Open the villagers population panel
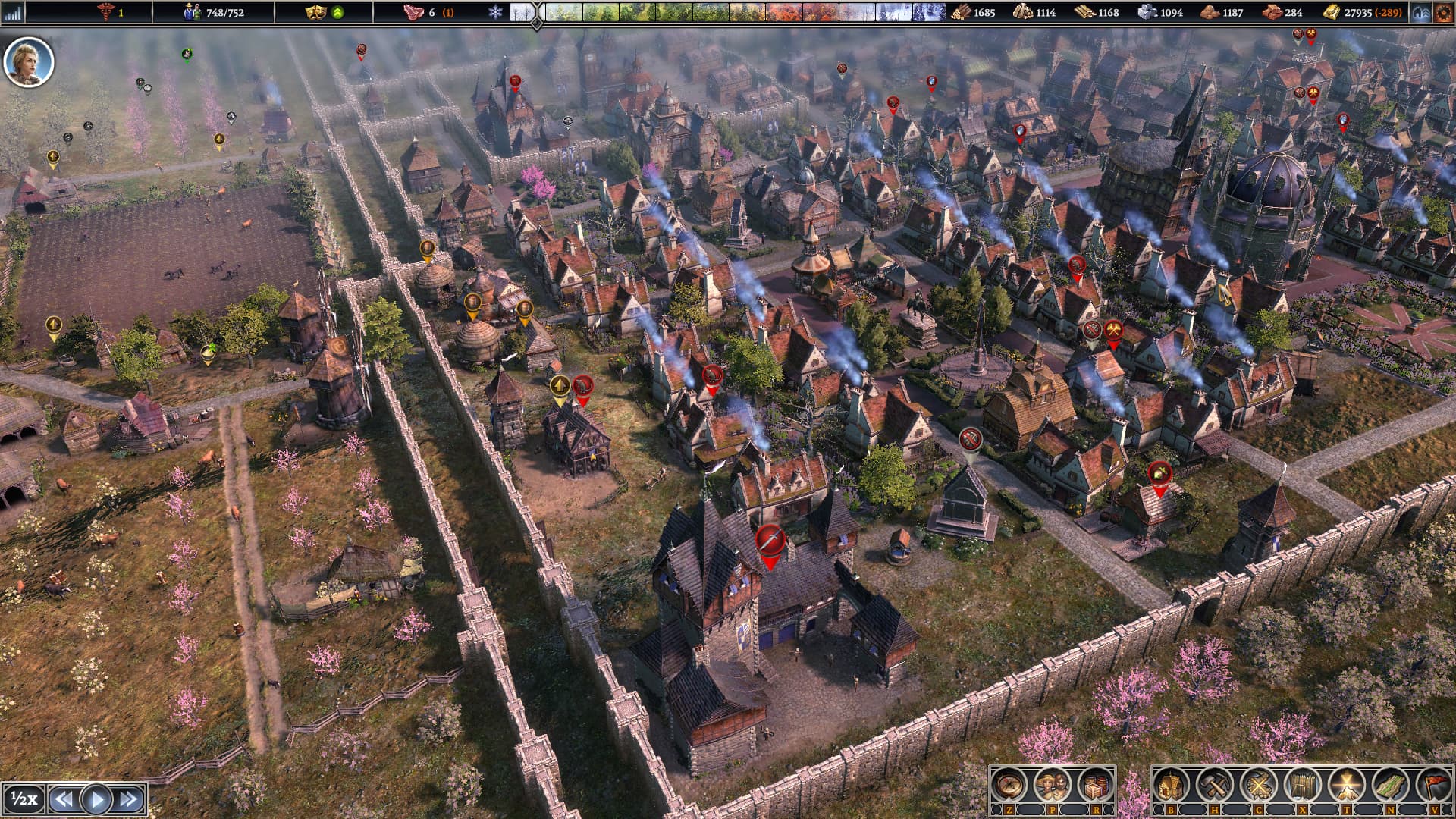 coord(1052,785)
